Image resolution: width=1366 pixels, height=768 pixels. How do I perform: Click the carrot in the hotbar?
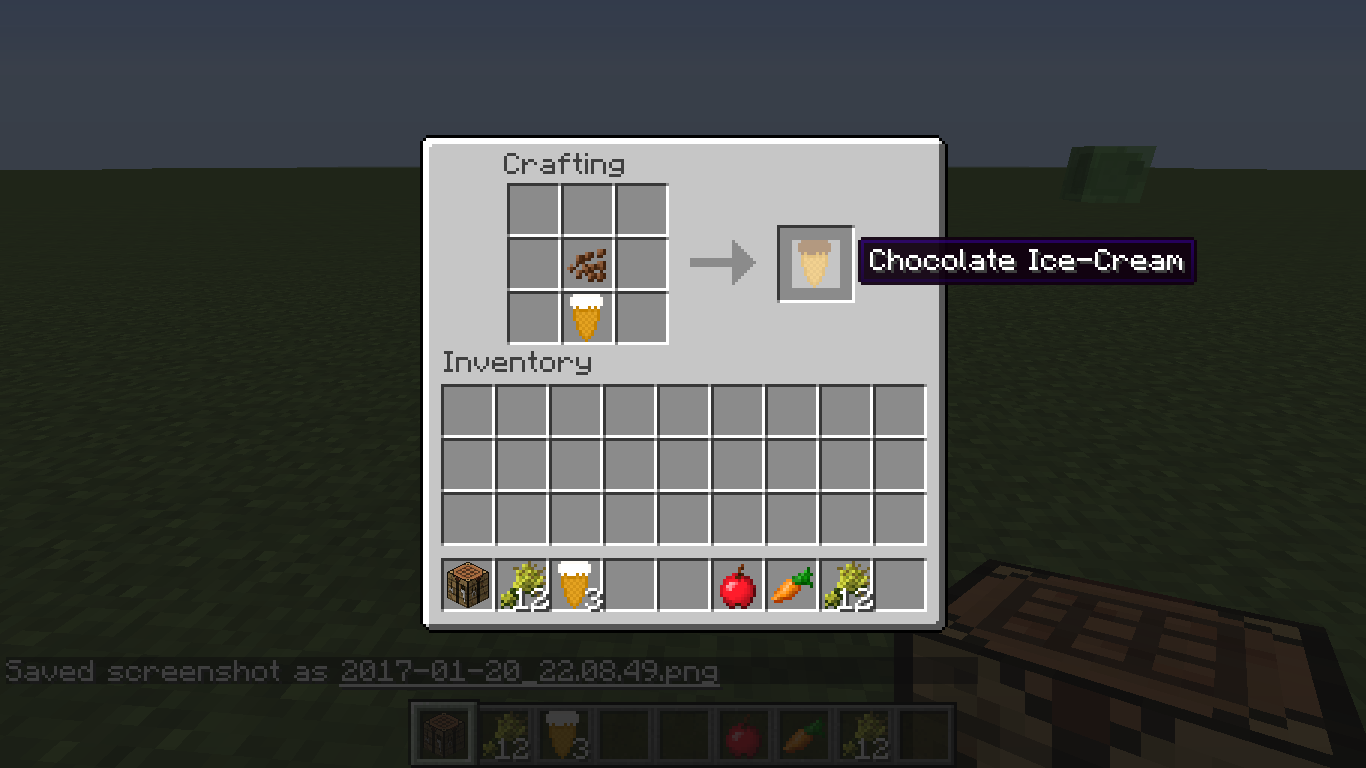point(791,585)
